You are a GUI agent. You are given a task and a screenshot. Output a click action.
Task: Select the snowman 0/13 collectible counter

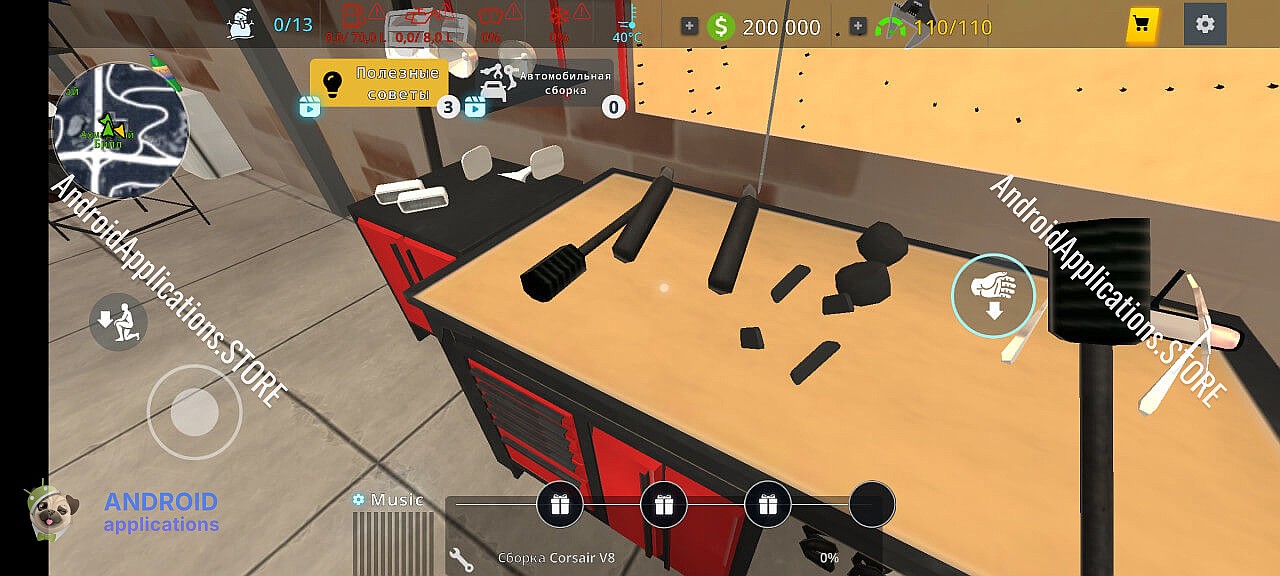tap(243, 24)
